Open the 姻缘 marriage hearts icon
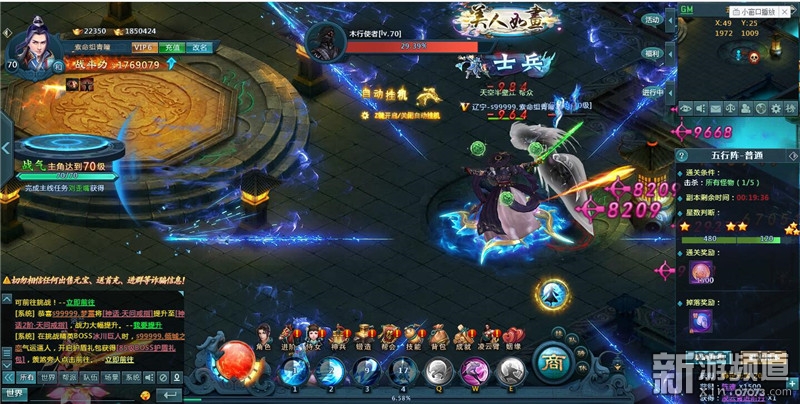The width and height of the screenshot is (800, 404). pyautogui.click(x=513, y=335)
